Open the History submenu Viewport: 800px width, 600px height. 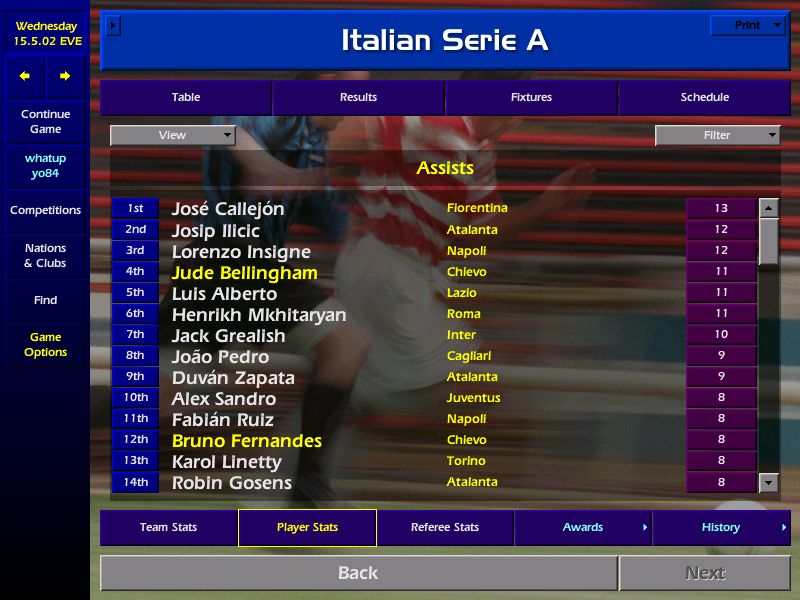[x=721, y=527]
